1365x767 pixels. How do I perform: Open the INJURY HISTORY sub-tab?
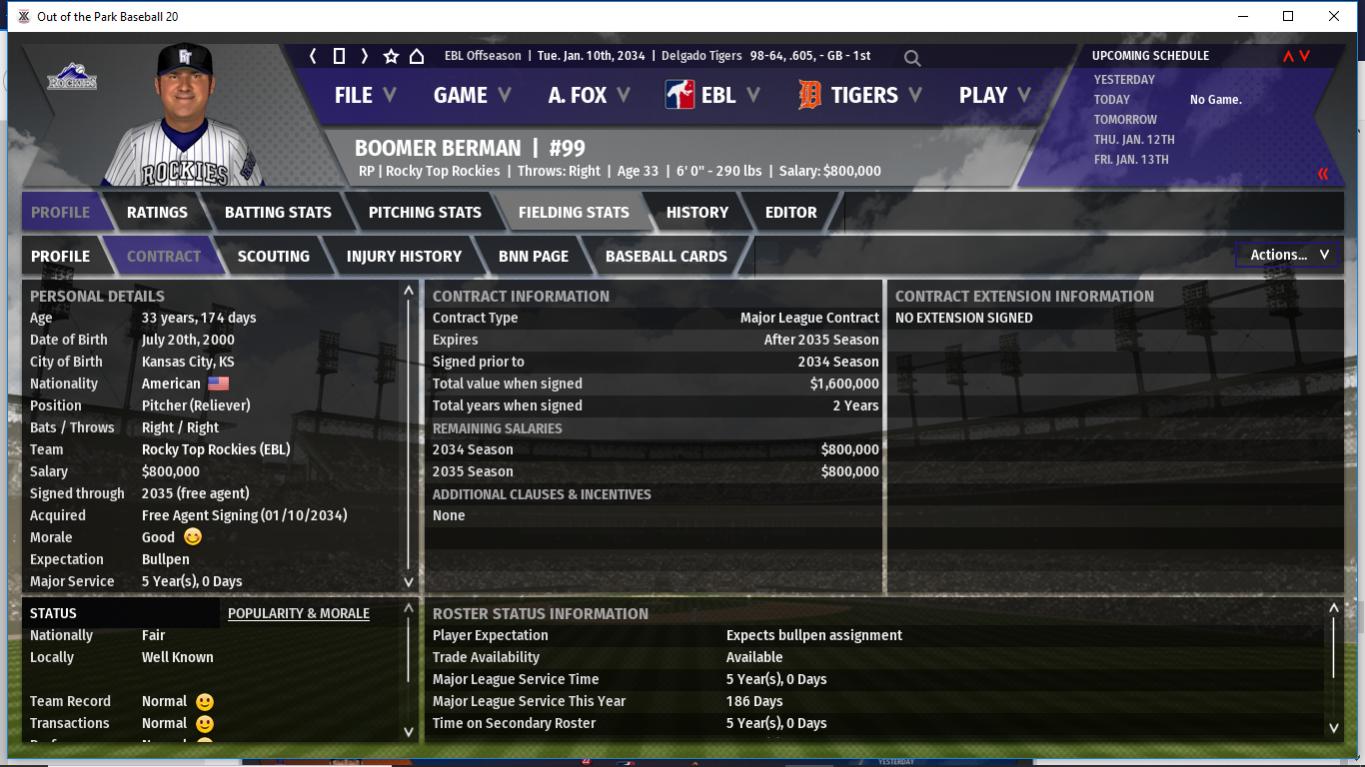[404, 256]
